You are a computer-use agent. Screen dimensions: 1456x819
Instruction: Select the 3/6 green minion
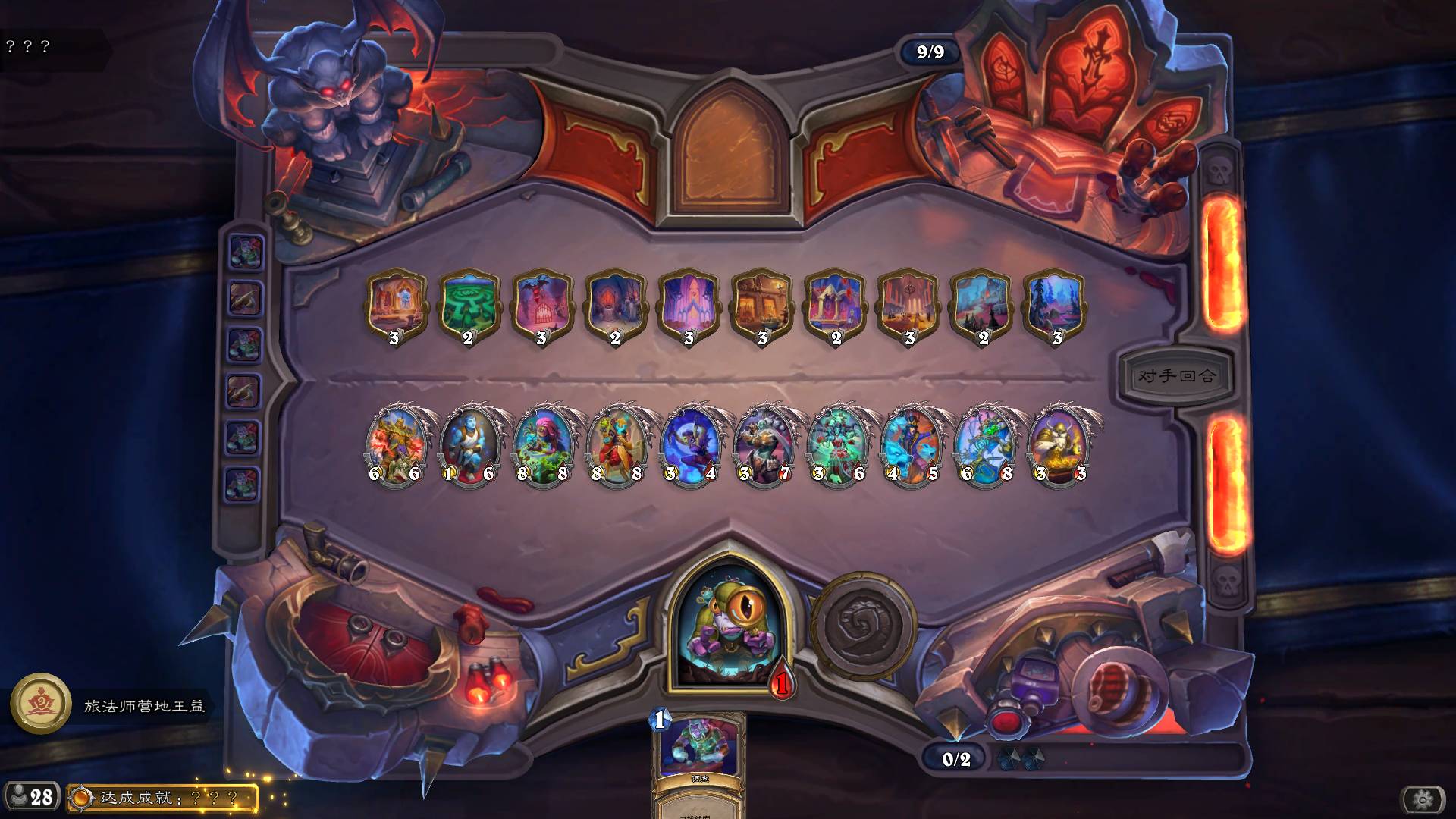pyautogui.click(x=837, y=445)
